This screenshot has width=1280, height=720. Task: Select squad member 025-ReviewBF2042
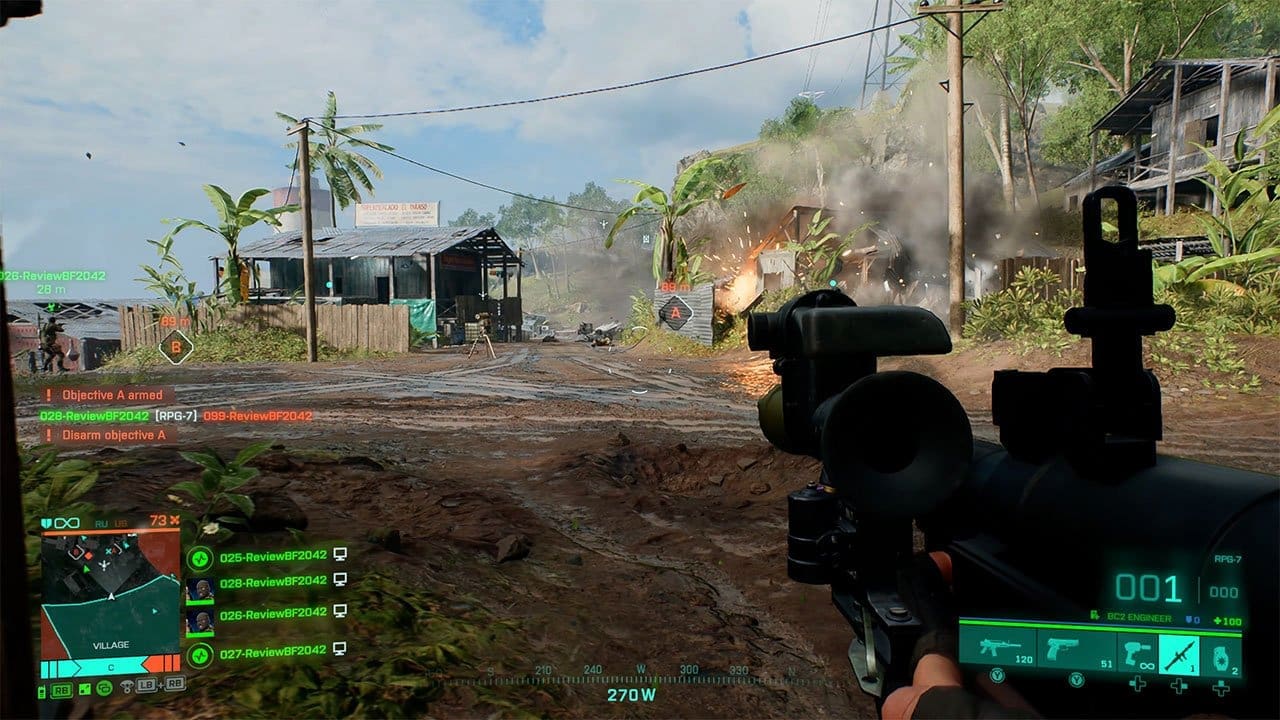click(273, 556)
